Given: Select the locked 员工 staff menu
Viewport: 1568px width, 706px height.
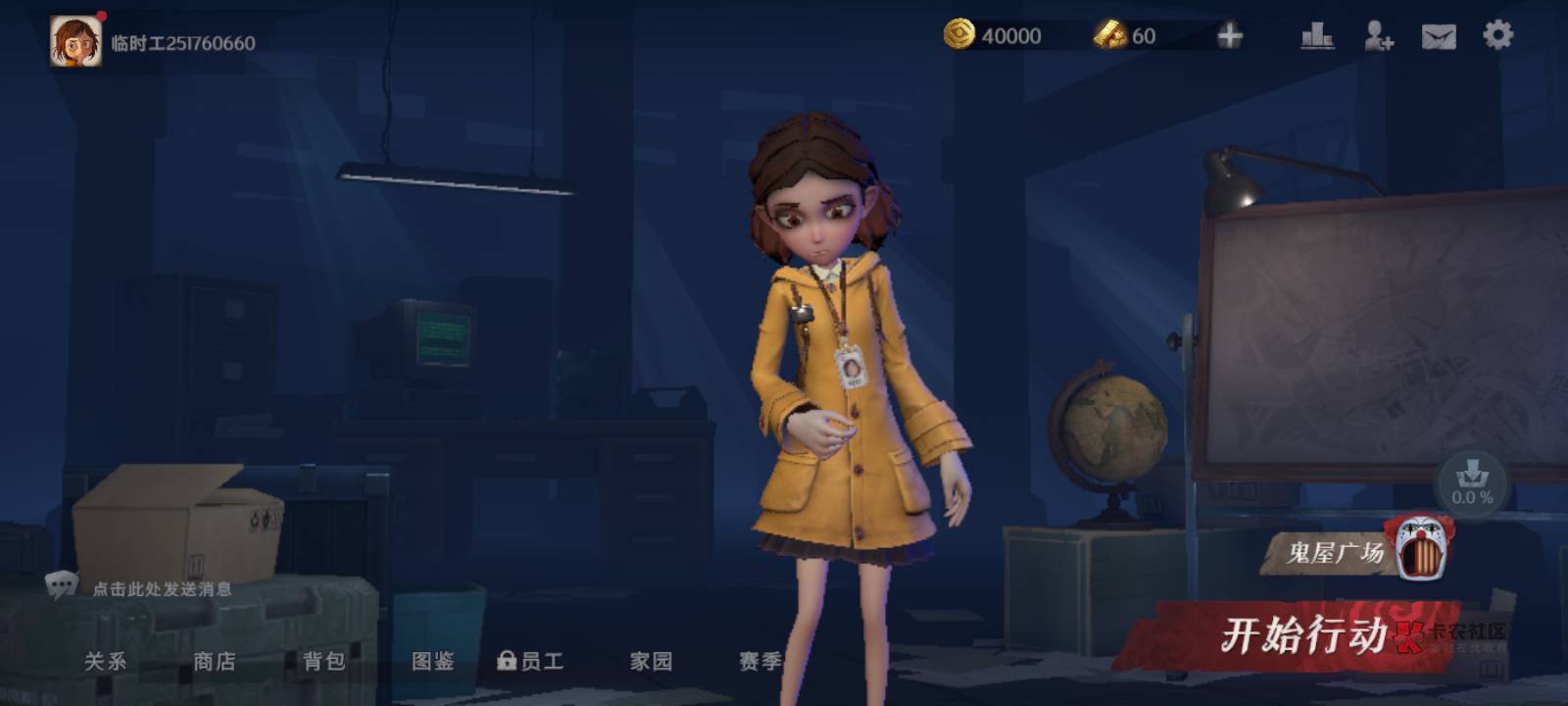Looking at the screenshot, I should click(531, 661).
